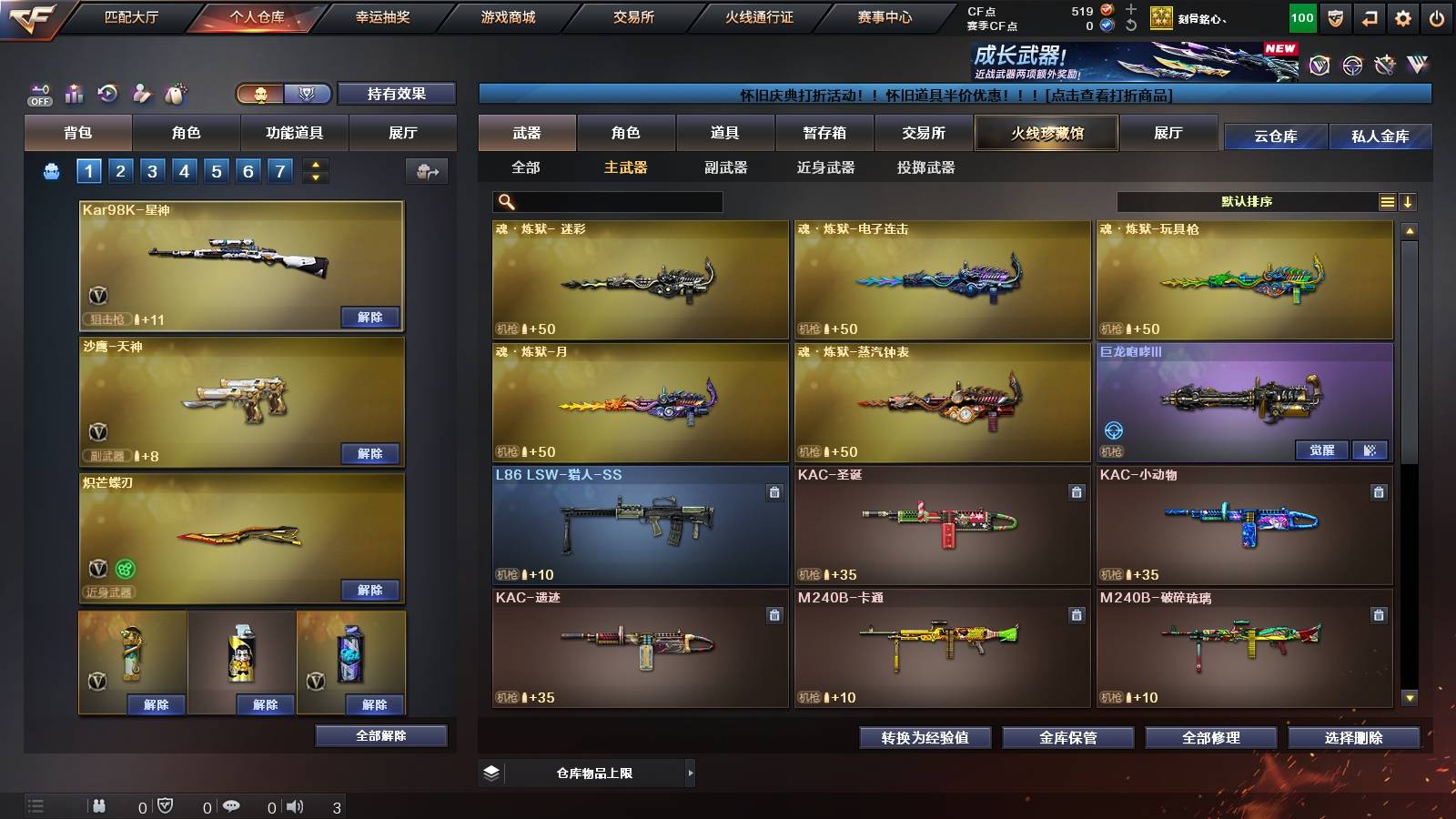Click the descending sort arrow icon
Viewport: 1456px width, 819px height.
pyautogui.click(x=1409, y=201)
